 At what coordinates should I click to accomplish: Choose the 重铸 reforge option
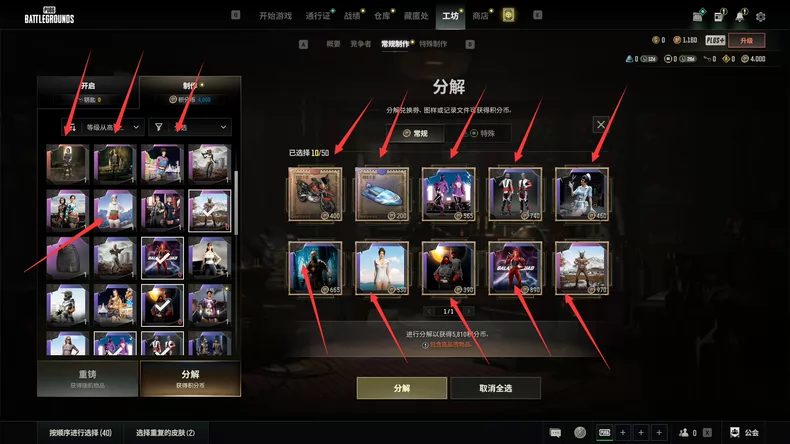pyautogui.click(x=86, y=379)
